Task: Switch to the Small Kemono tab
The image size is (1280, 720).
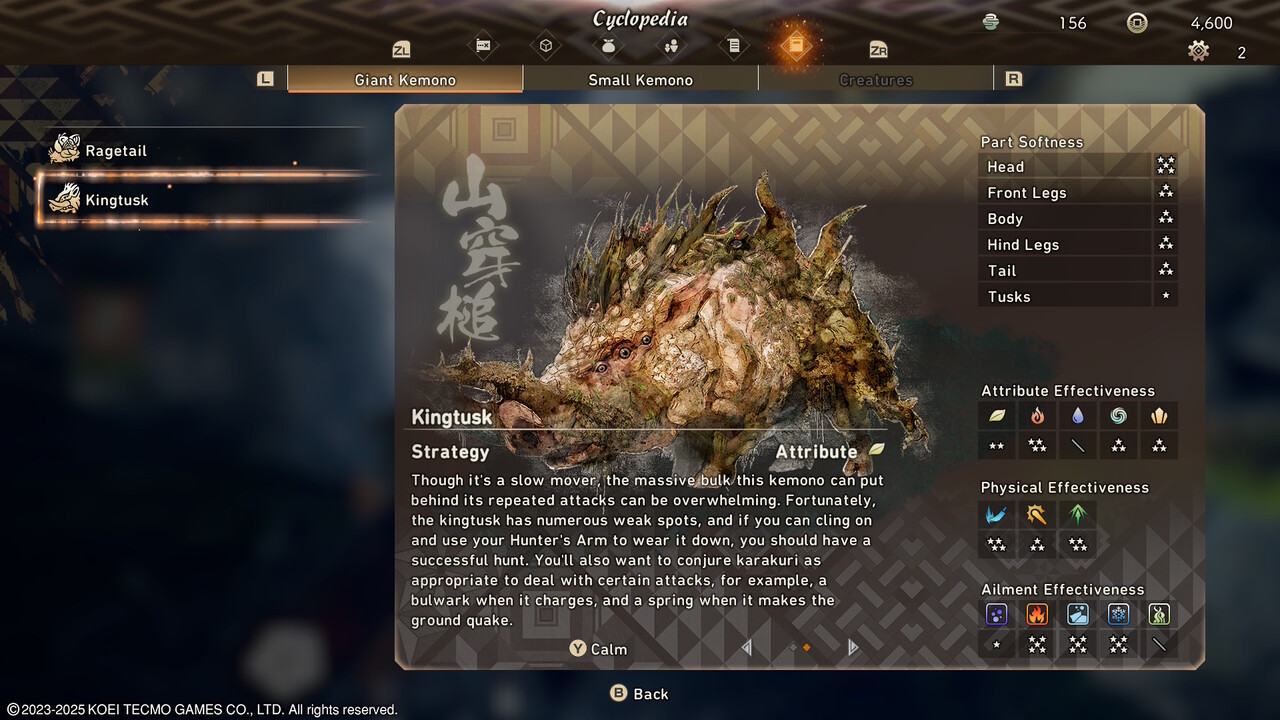Action: (x=640, y=80)
